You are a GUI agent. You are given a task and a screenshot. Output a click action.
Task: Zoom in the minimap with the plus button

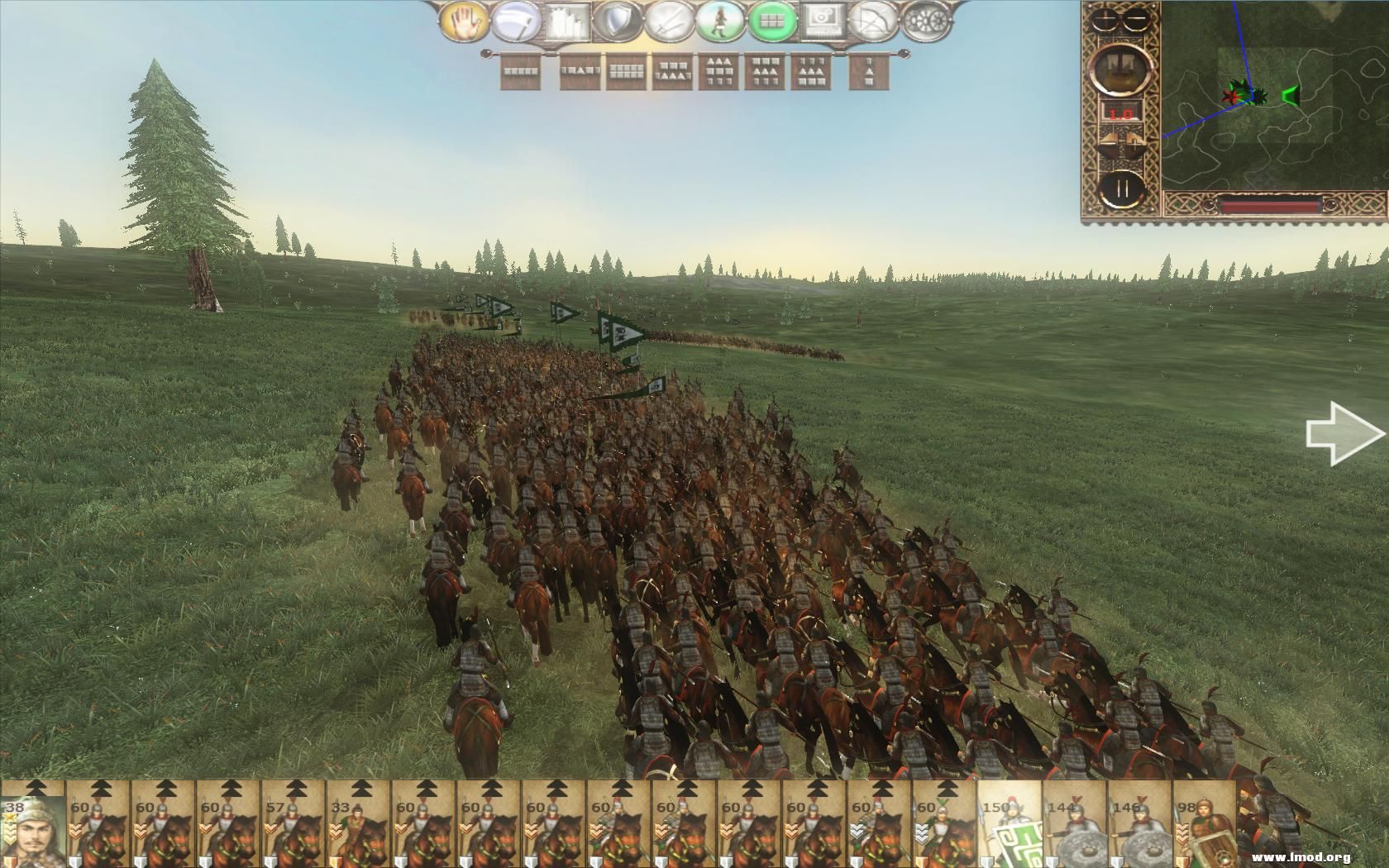coord(1105,19)
